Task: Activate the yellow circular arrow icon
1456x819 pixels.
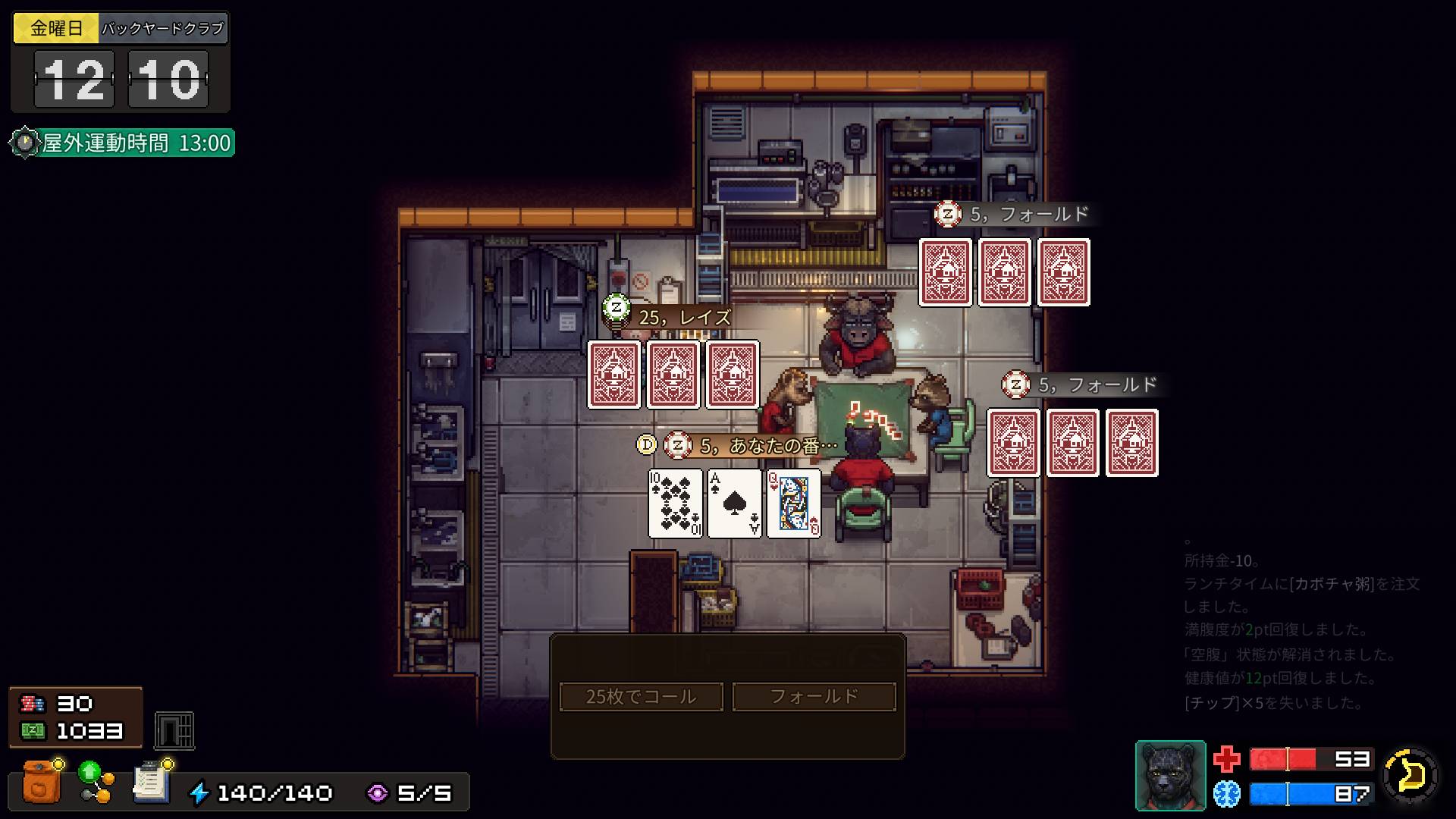Action: pyautogui.click(x=1410, y=775)
